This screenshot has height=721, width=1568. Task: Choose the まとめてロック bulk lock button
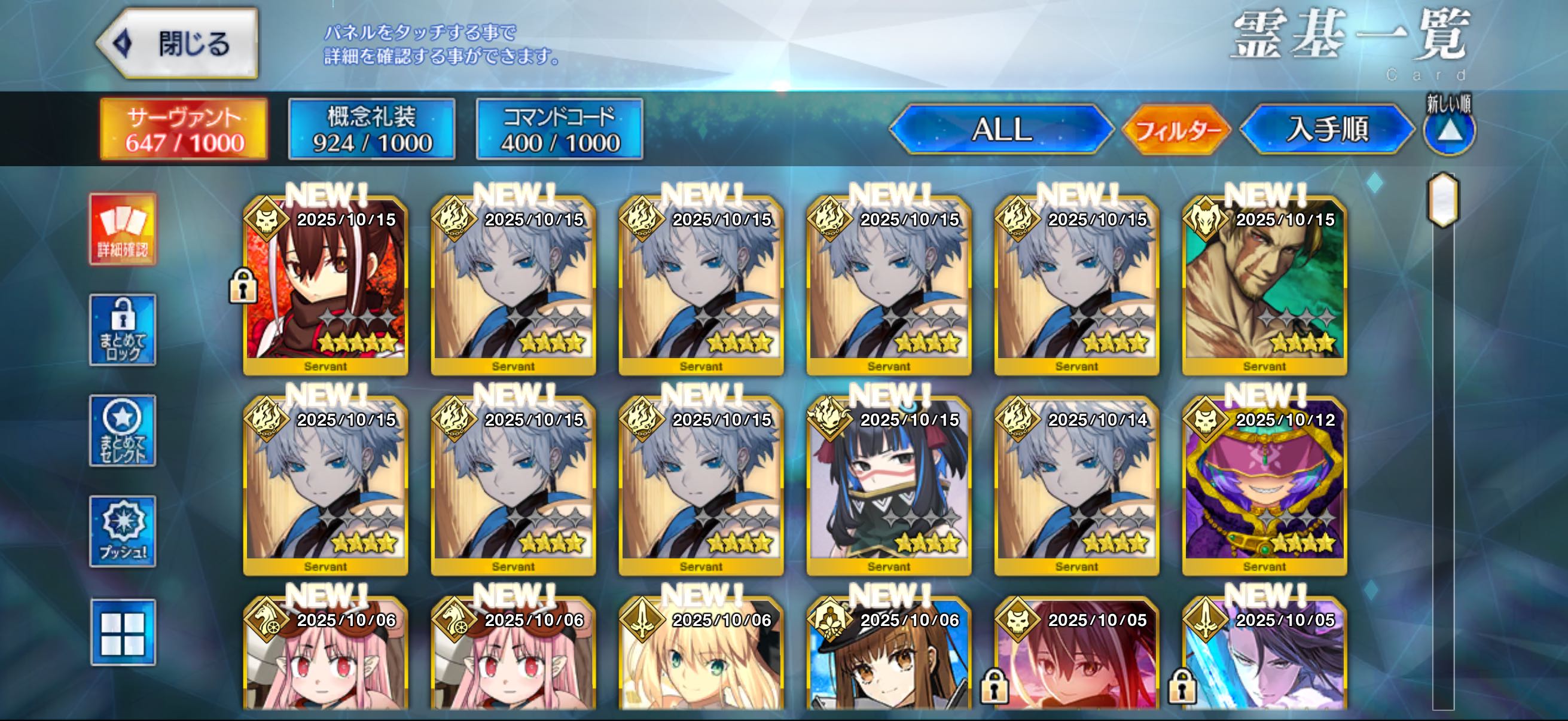(x=123, y=330)
